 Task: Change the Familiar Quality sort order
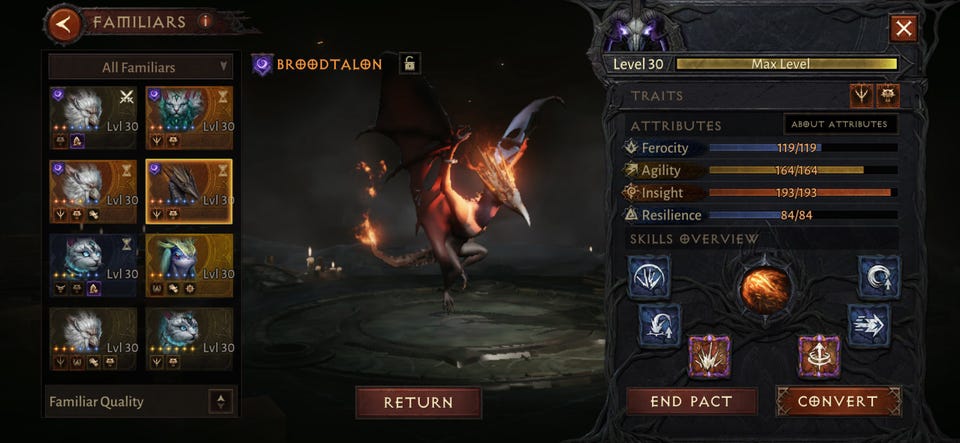coord(222,402)
